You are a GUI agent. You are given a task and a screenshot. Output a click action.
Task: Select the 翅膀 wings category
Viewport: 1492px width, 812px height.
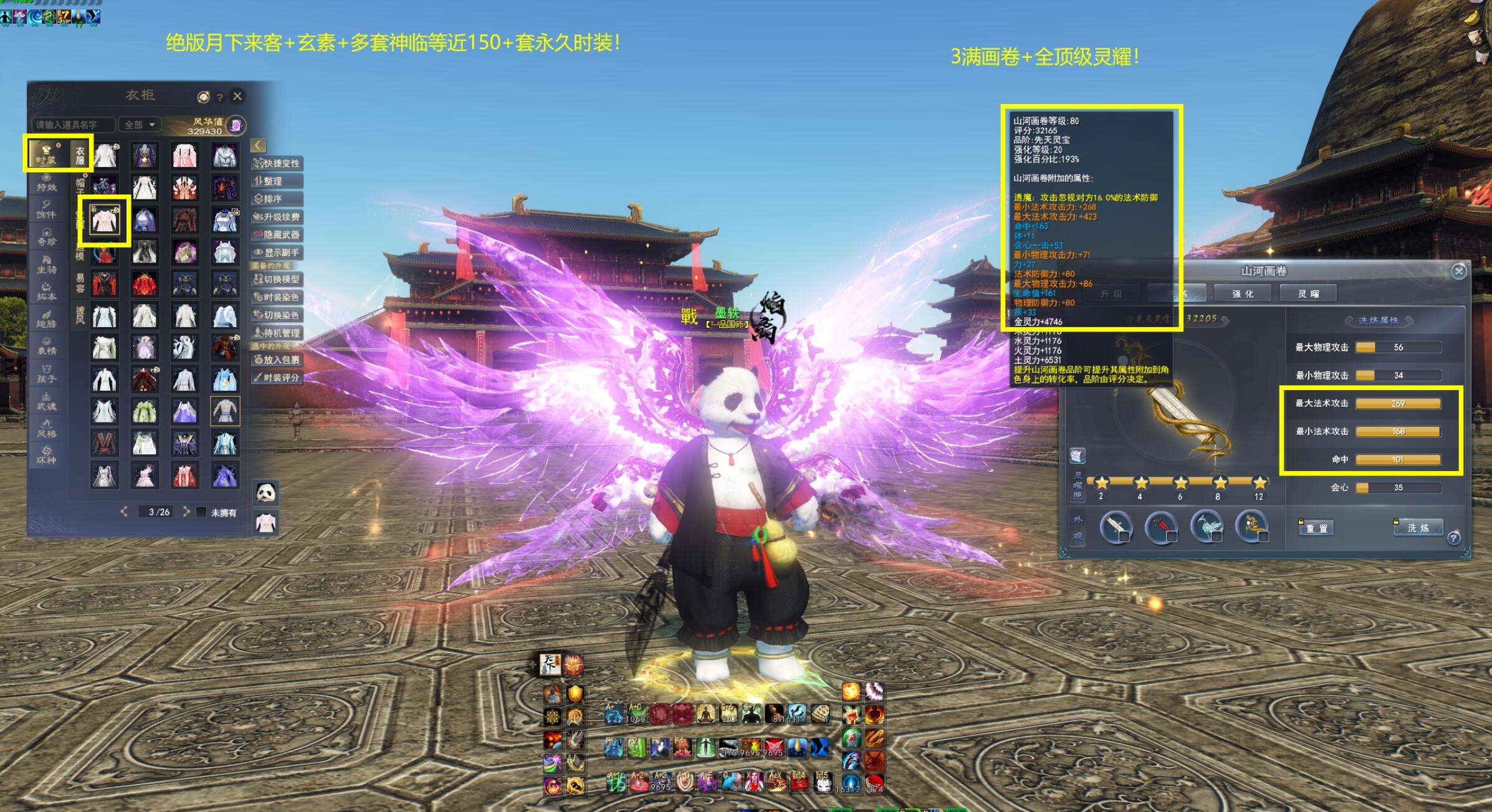click(x=47, y=318)
